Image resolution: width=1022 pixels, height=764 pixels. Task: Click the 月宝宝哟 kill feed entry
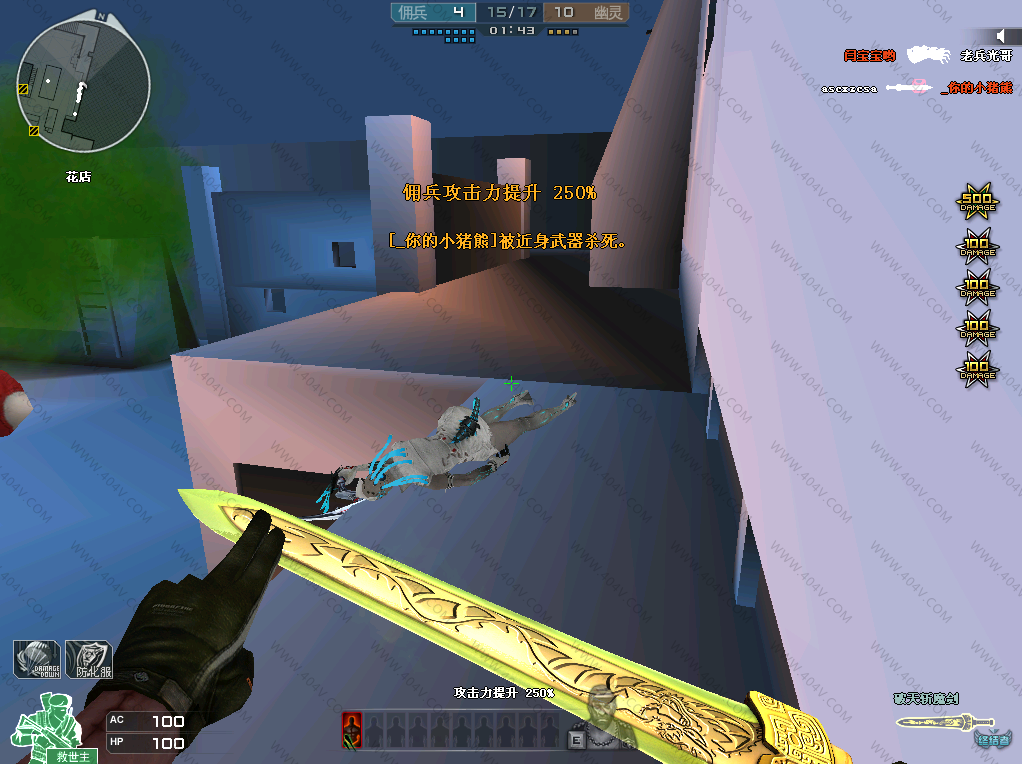pos(868,56)
